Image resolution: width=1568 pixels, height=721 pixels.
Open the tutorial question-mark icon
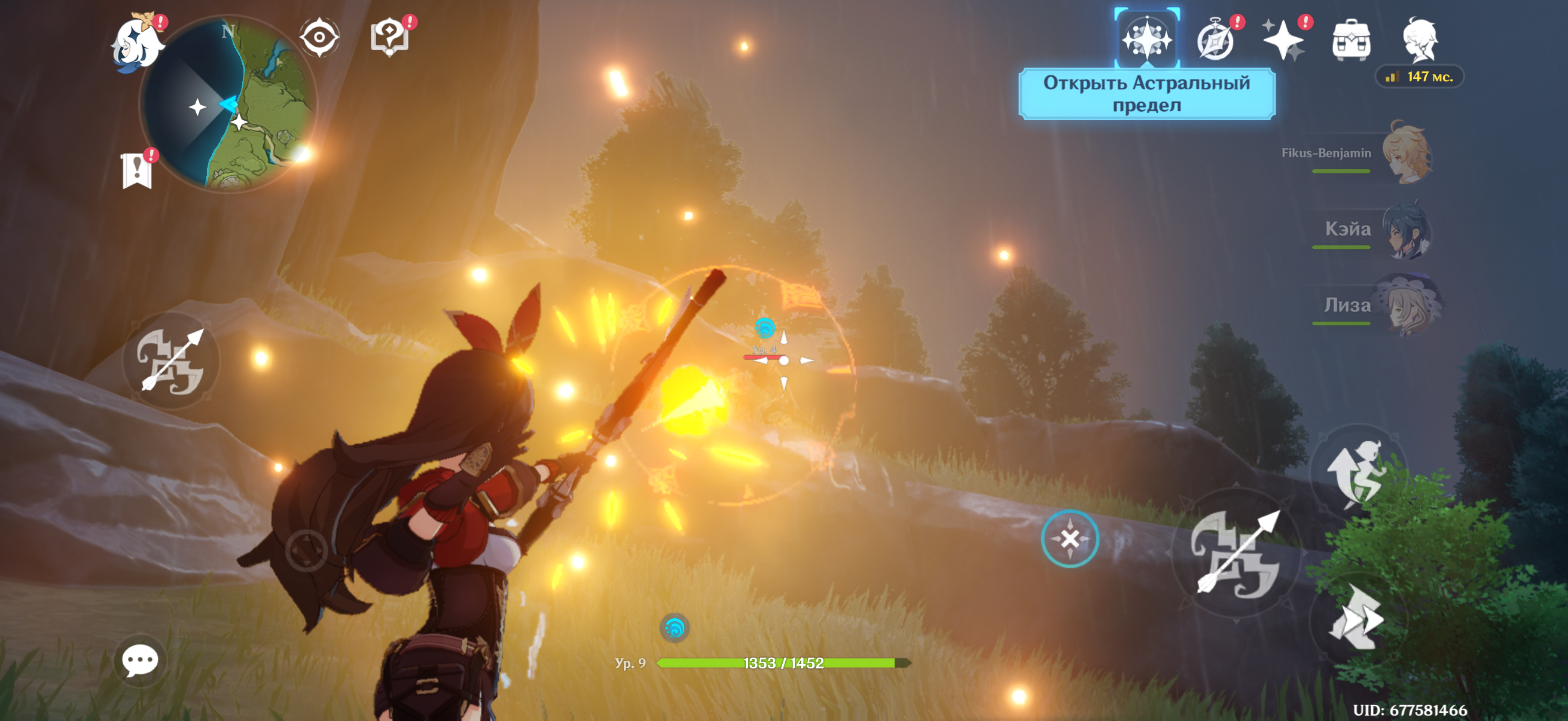tap(389, 38)
